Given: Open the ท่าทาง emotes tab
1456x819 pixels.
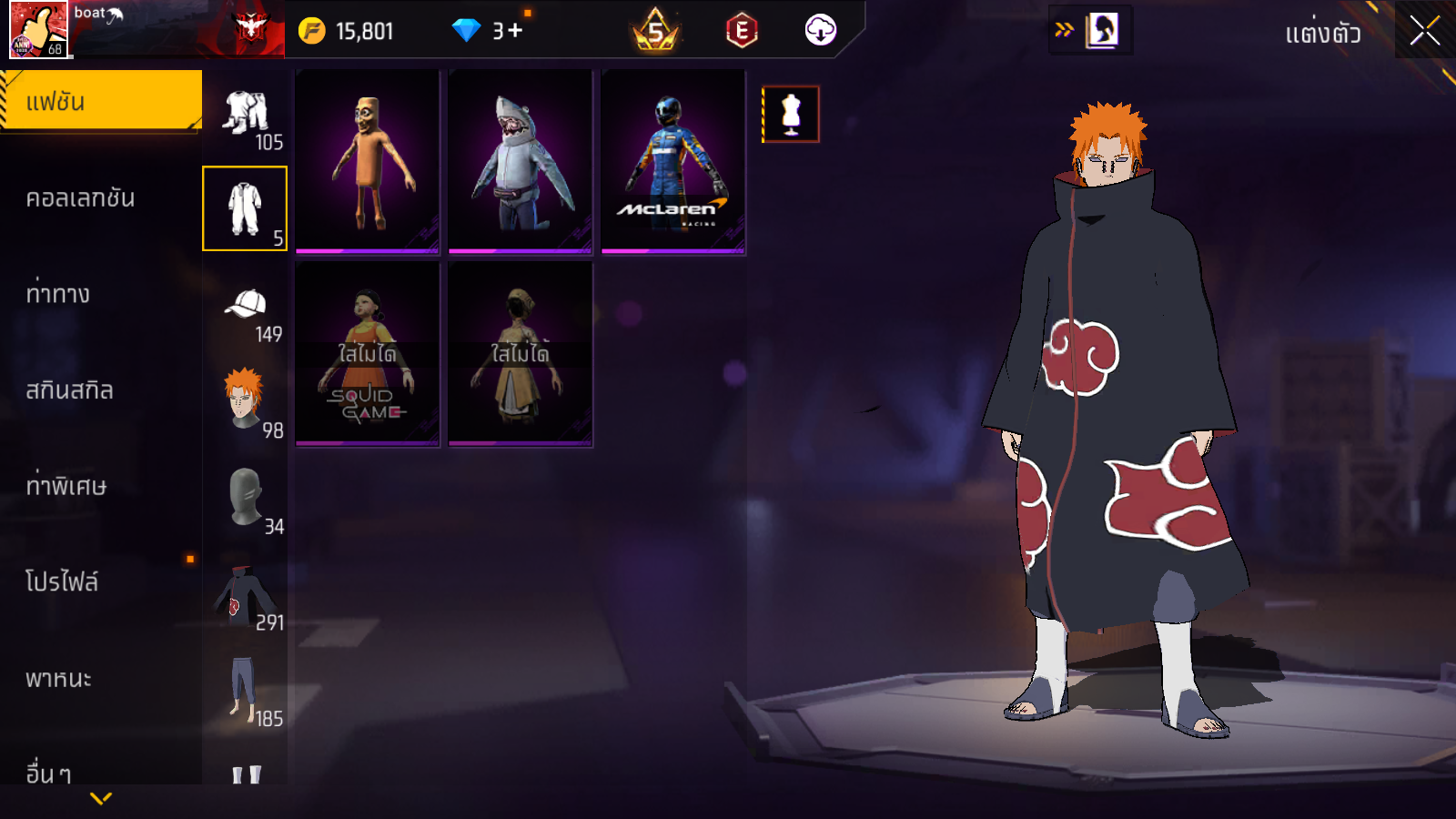Looking at the screenshot, I should click(58, 294).
